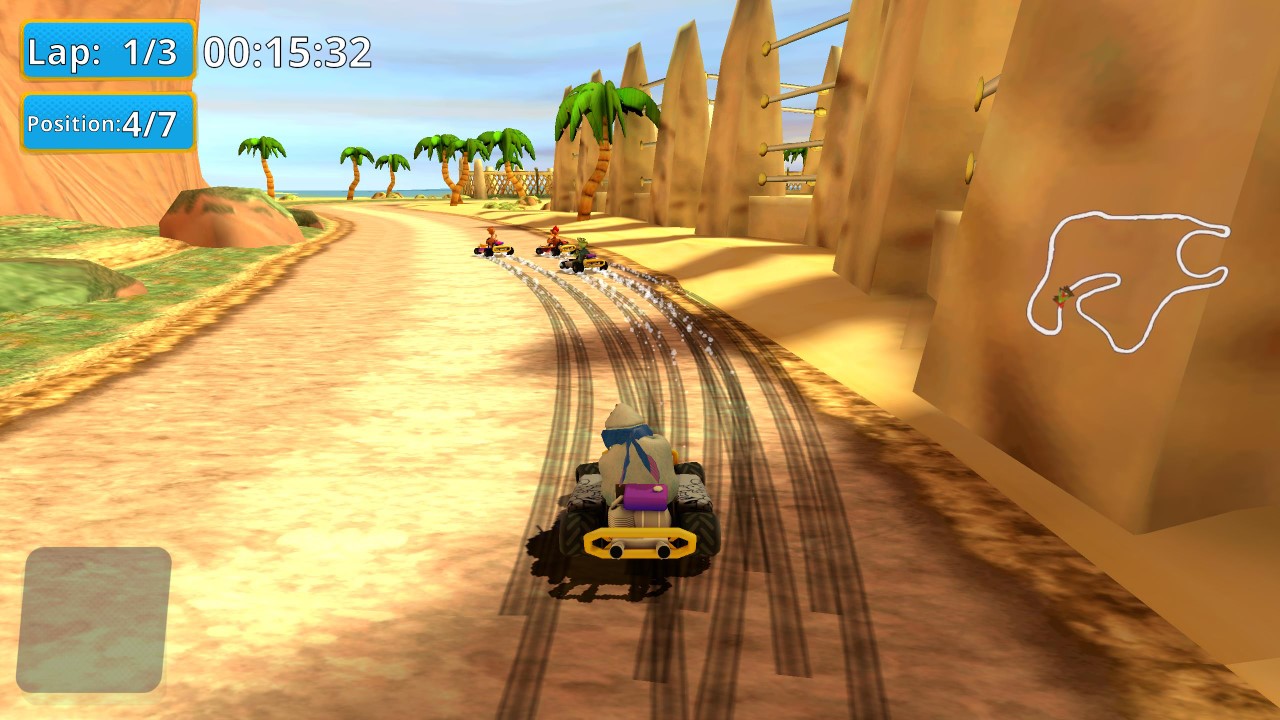Open the Position standings display
Screen dimensions: 1280x720
[106, 123]
